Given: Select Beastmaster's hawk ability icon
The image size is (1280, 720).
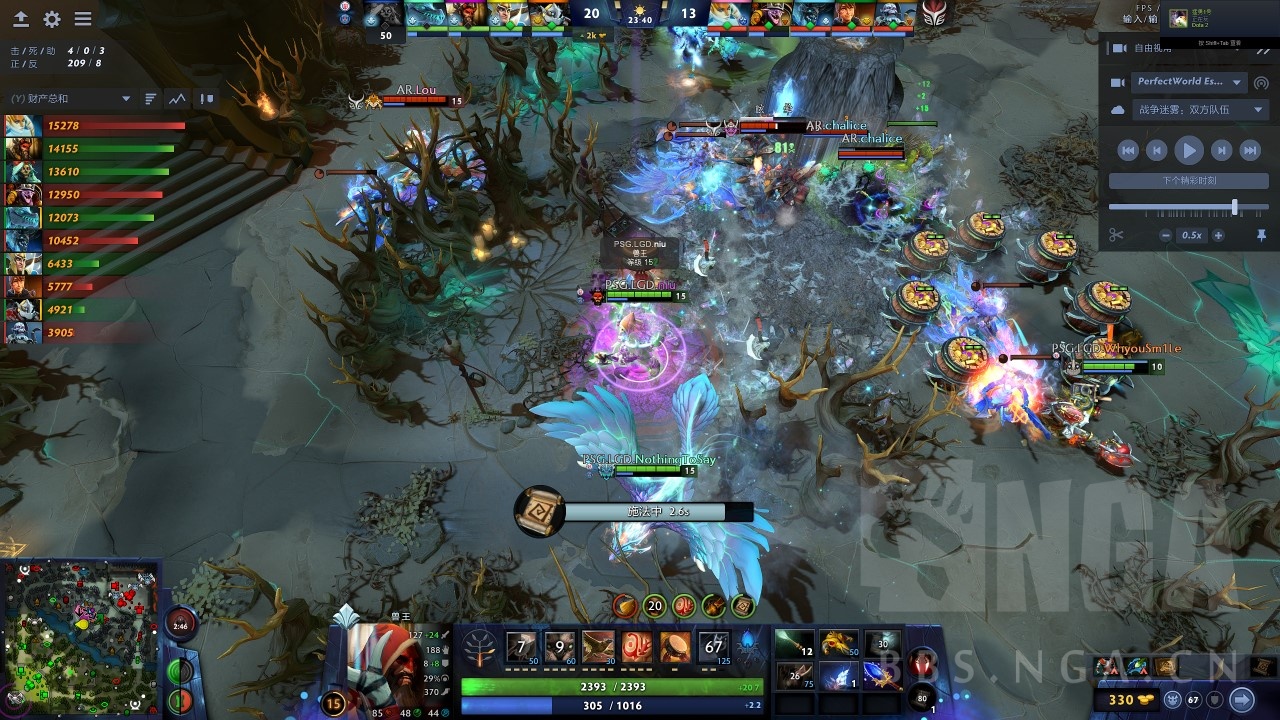Looking at the screenshot, I should click(x=598, y=644).
